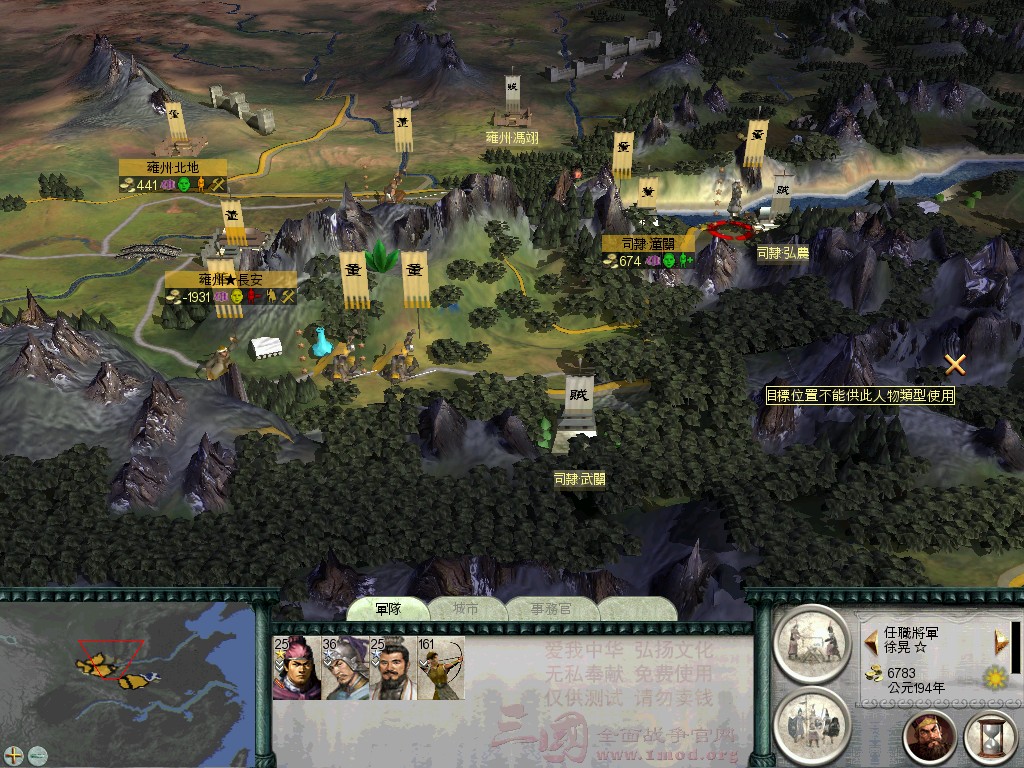Open the 城市 city tab
Viewport: 1024px width, 768px height.
click(x=465, y=609)
